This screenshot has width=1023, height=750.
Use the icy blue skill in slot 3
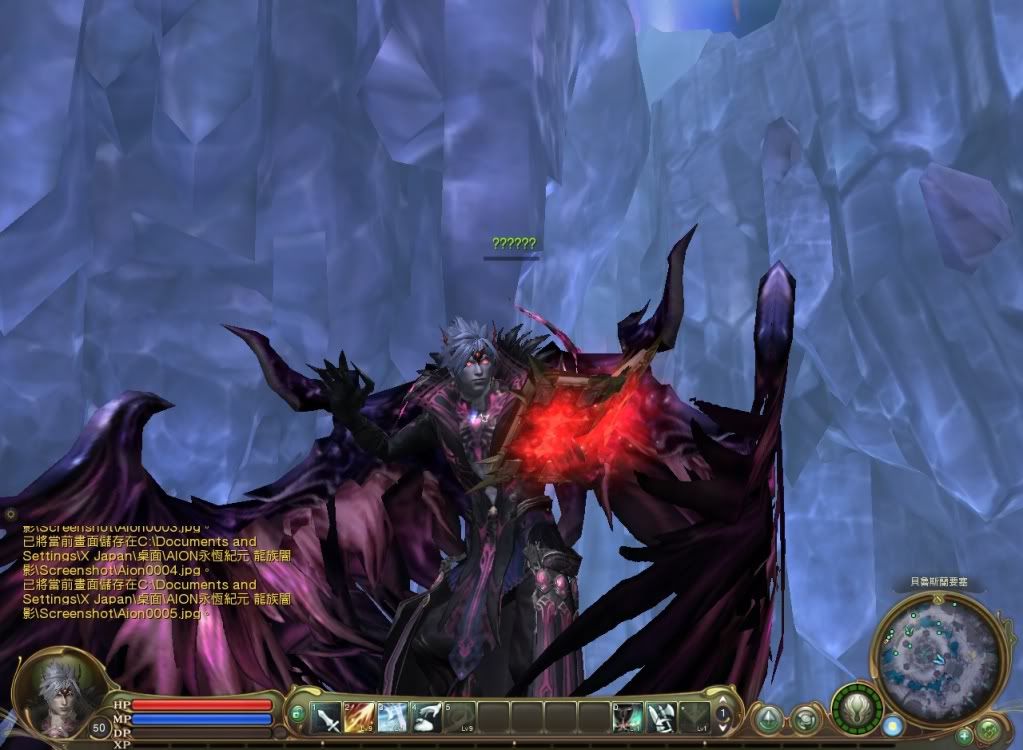pyautogui.click(x=394, y=716)
